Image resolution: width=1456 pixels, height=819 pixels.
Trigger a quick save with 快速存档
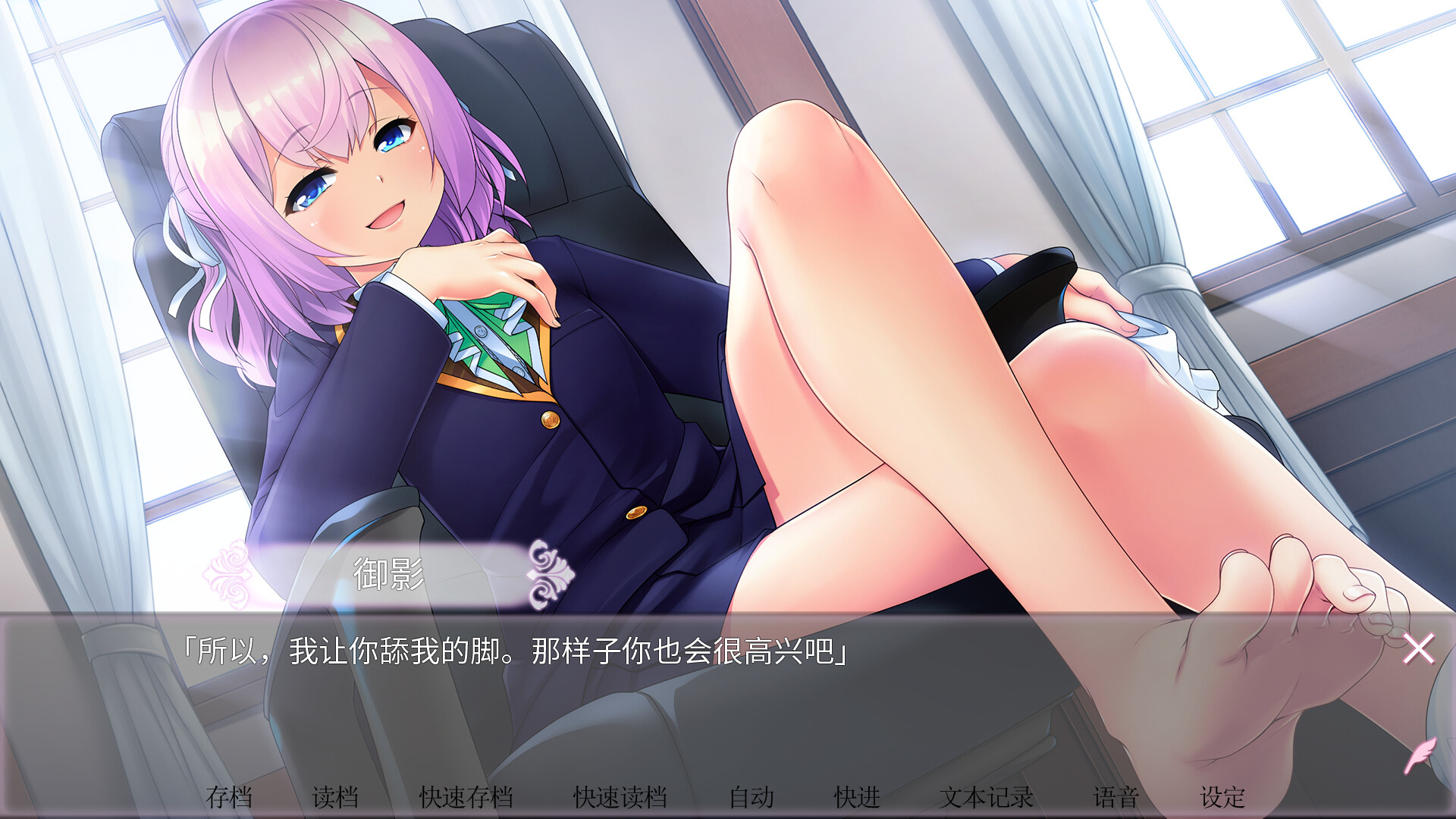coord(468,797)
